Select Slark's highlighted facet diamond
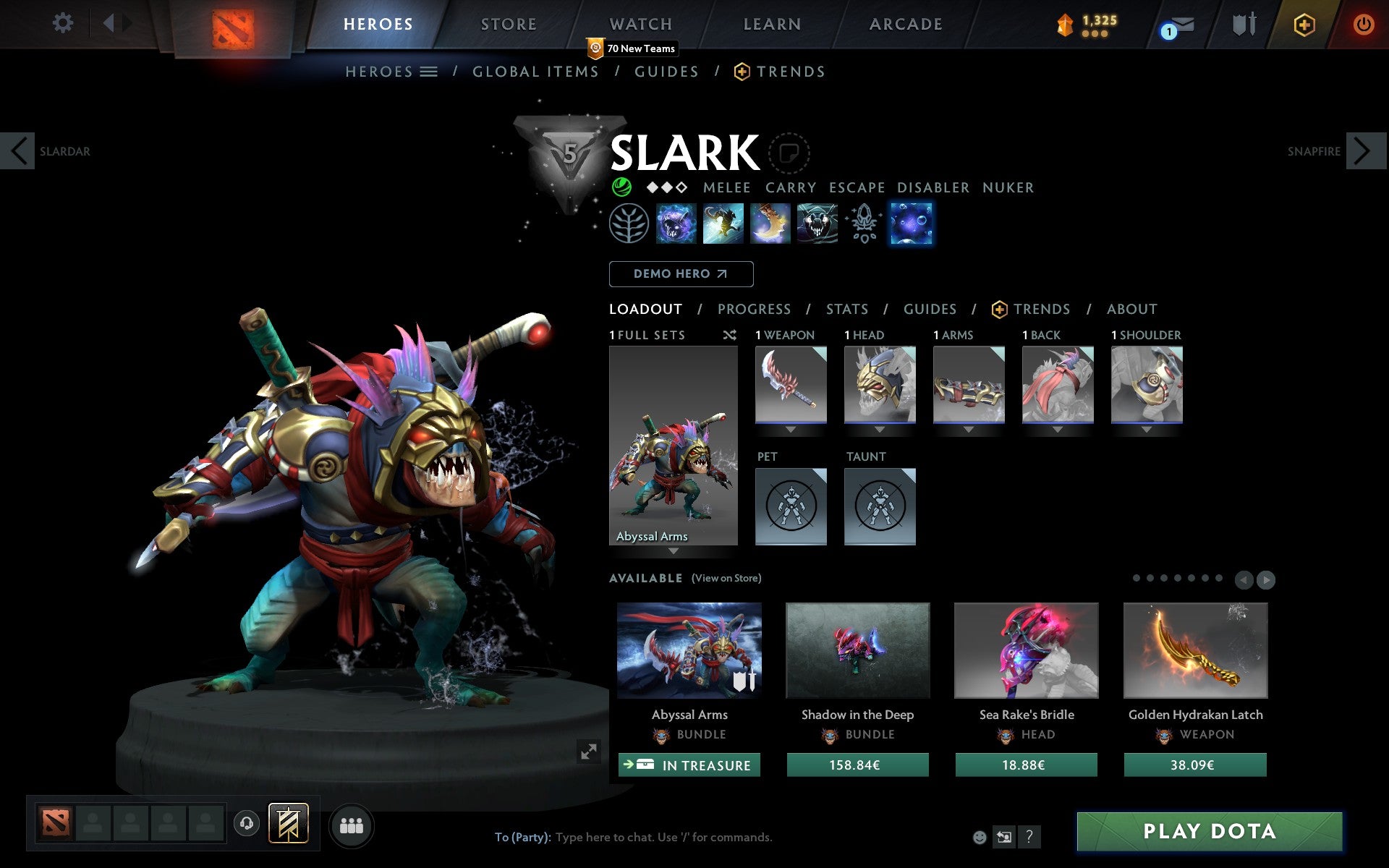Image resolution: width=1389 pixels, height=868 pixels. 912,224
